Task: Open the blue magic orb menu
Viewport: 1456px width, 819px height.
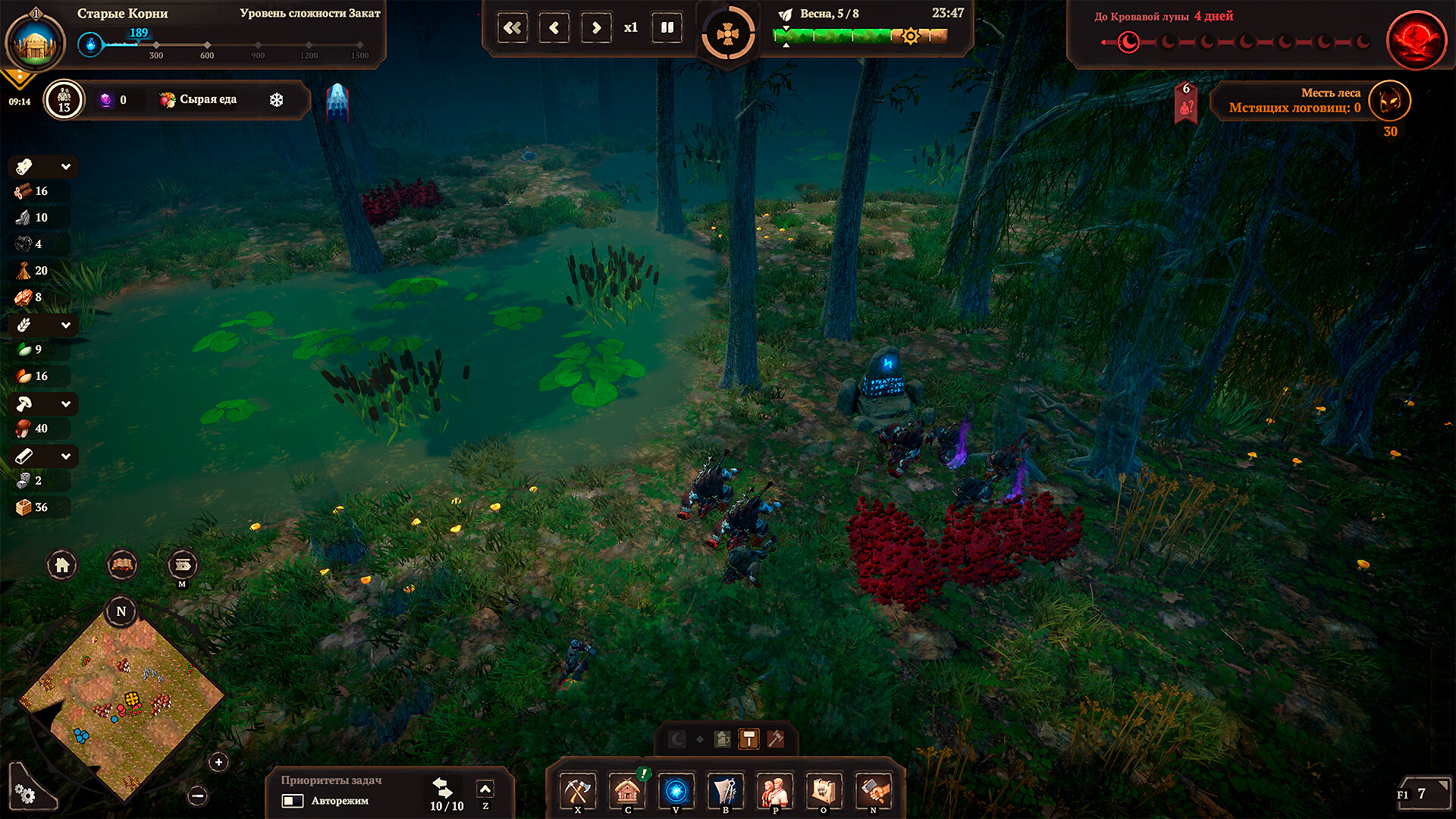Action: click(x=676, y=791)
